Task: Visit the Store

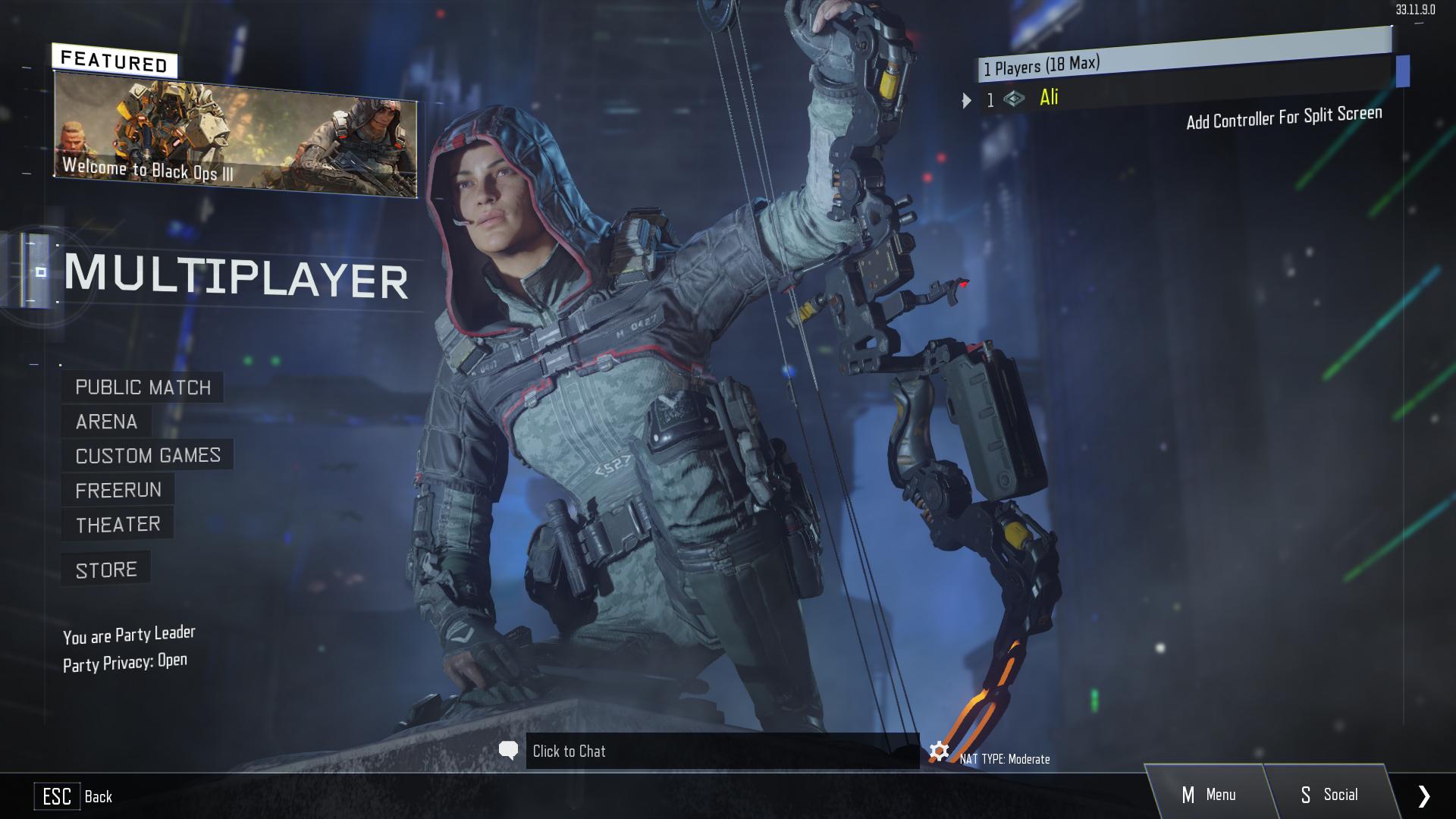Action: click(x=106, y=570)
